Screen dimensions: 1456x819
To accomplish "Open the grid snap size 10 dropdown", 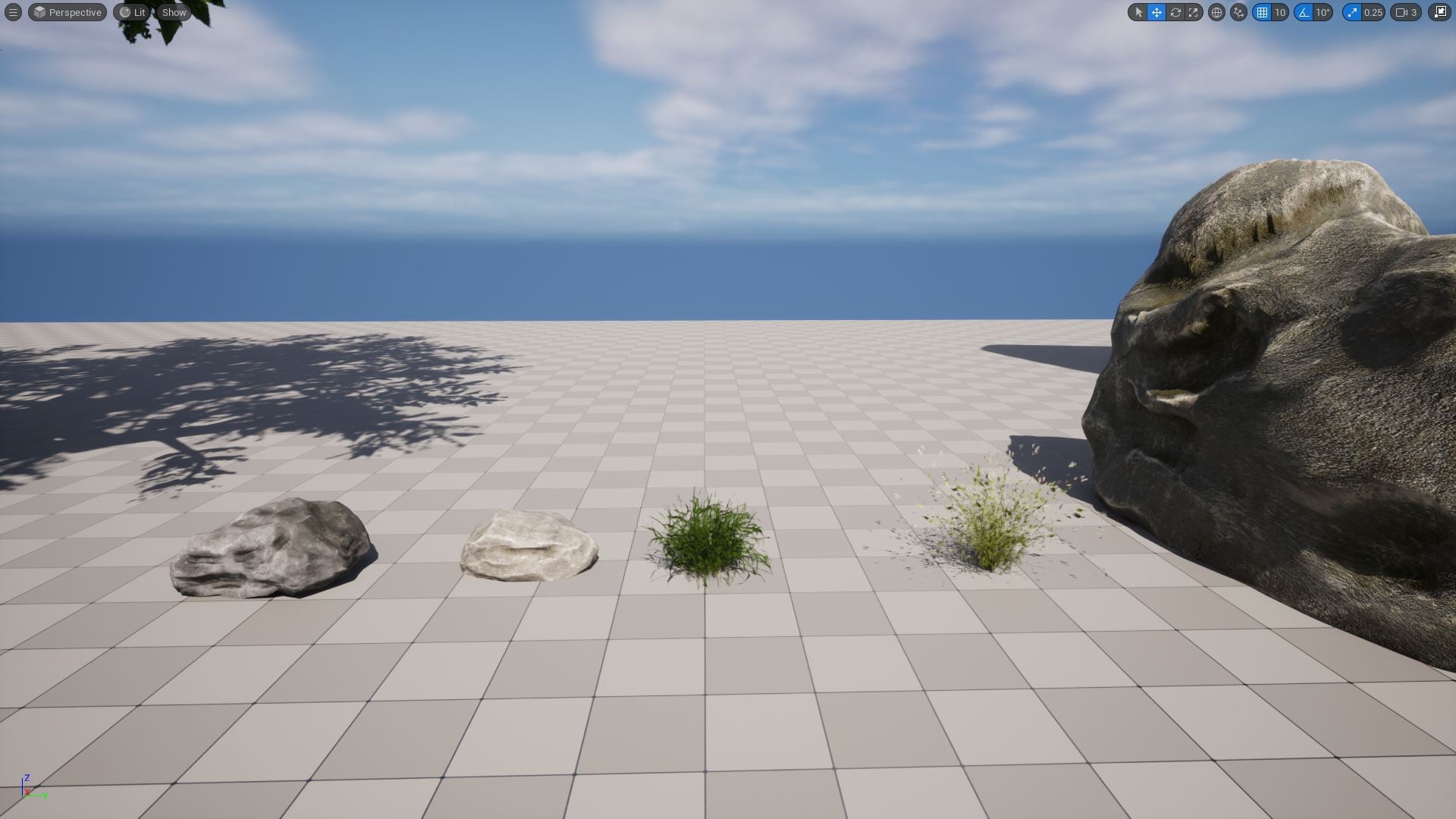I will (x=1279, y=12).
